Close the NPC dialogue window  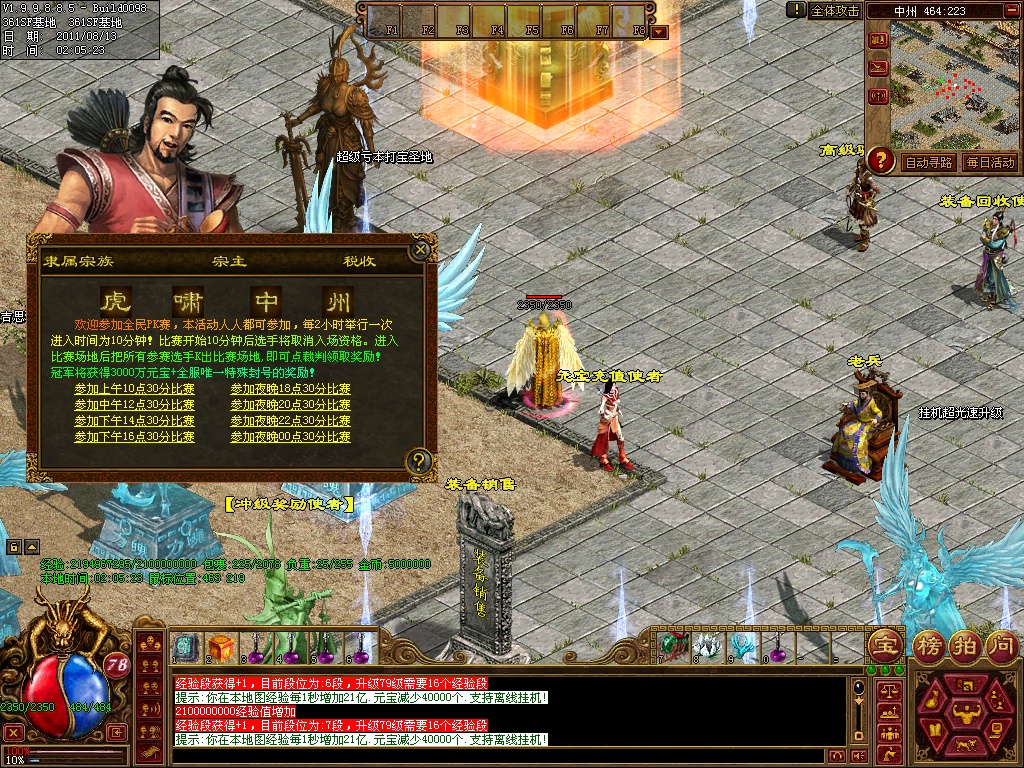pos(421,248)
